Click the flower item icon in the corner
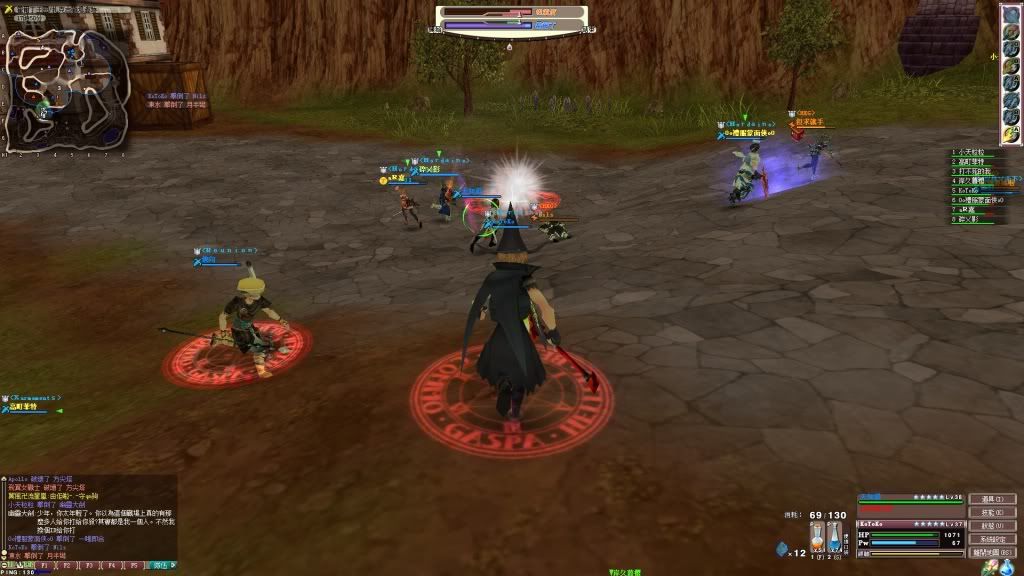This screenshot has width=1024, height=576. pos(990,568)
